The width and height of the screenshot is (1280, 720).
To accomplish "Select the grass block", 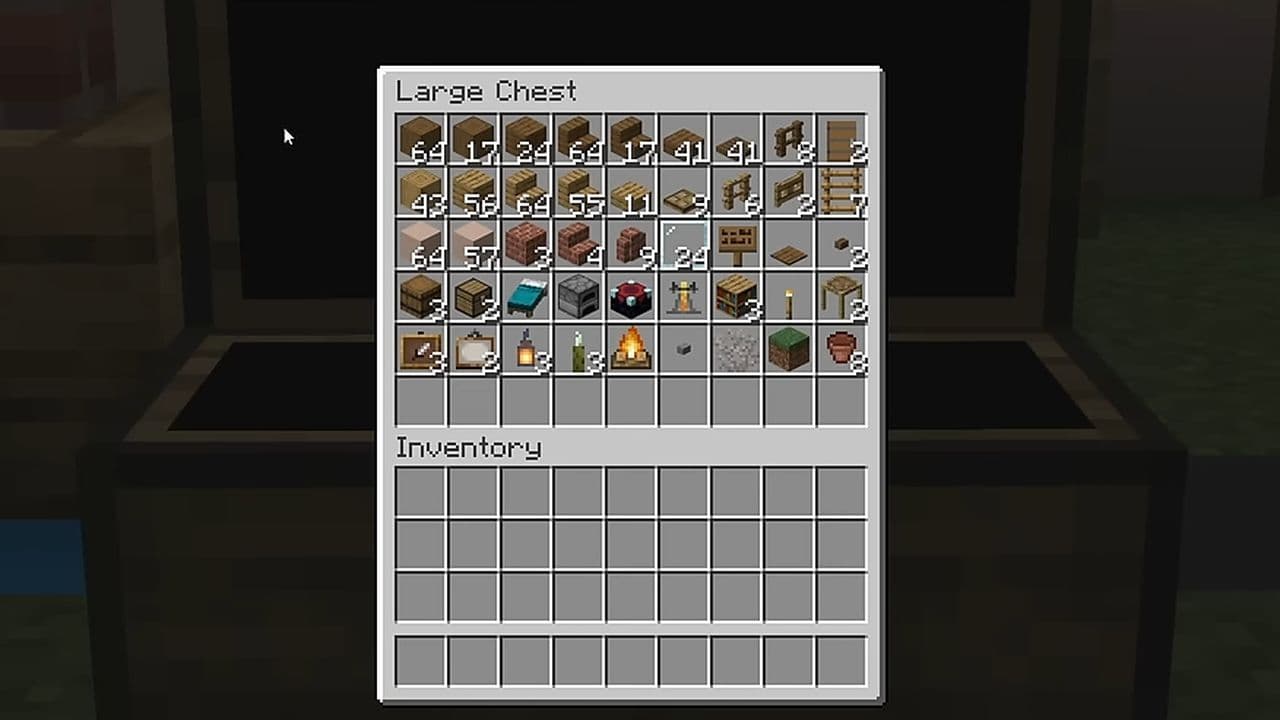I will [x=789, y=349].
